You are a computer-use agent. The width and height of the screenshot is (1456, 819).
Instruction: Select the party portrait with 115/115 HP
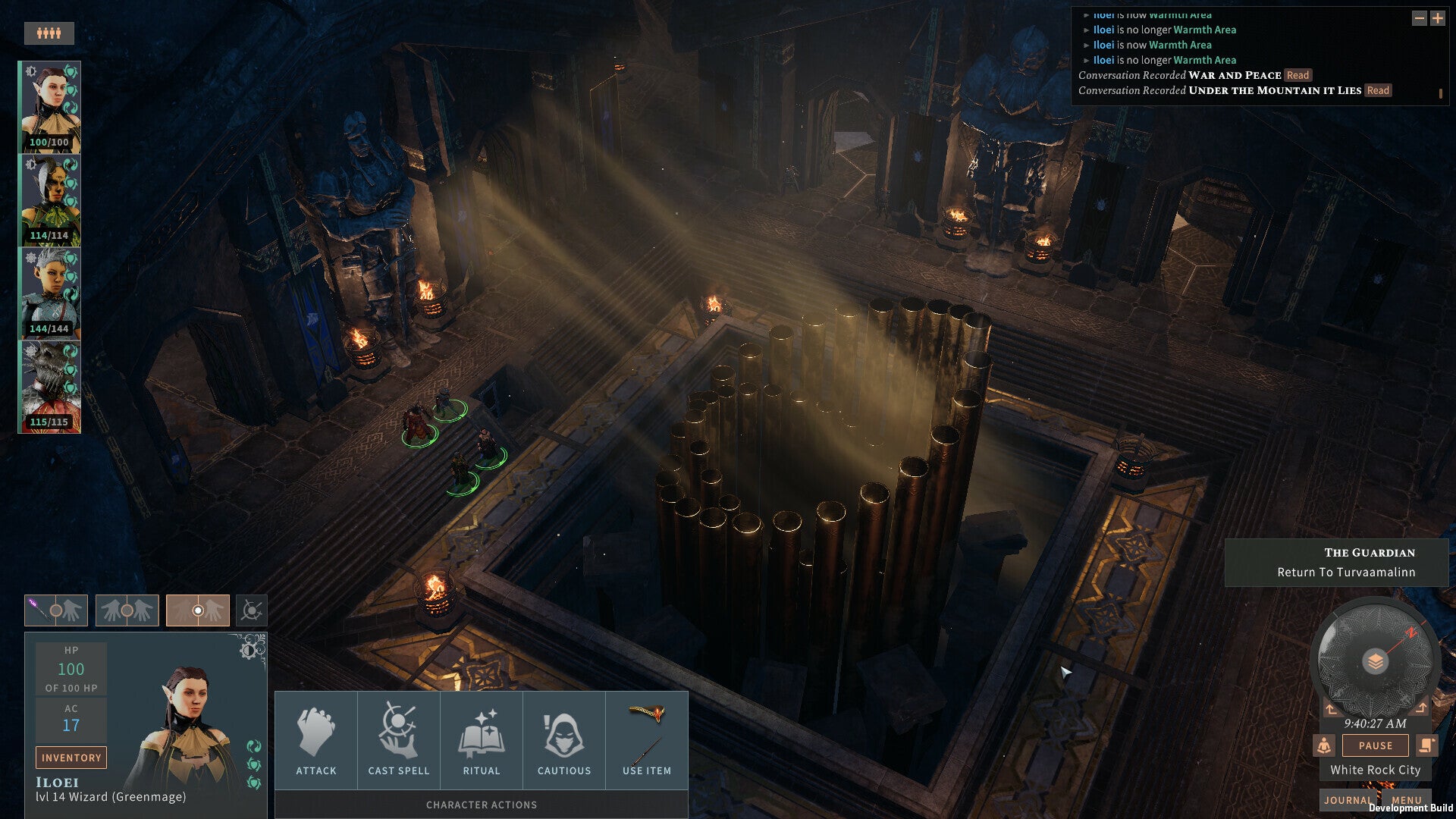[50, 387]
